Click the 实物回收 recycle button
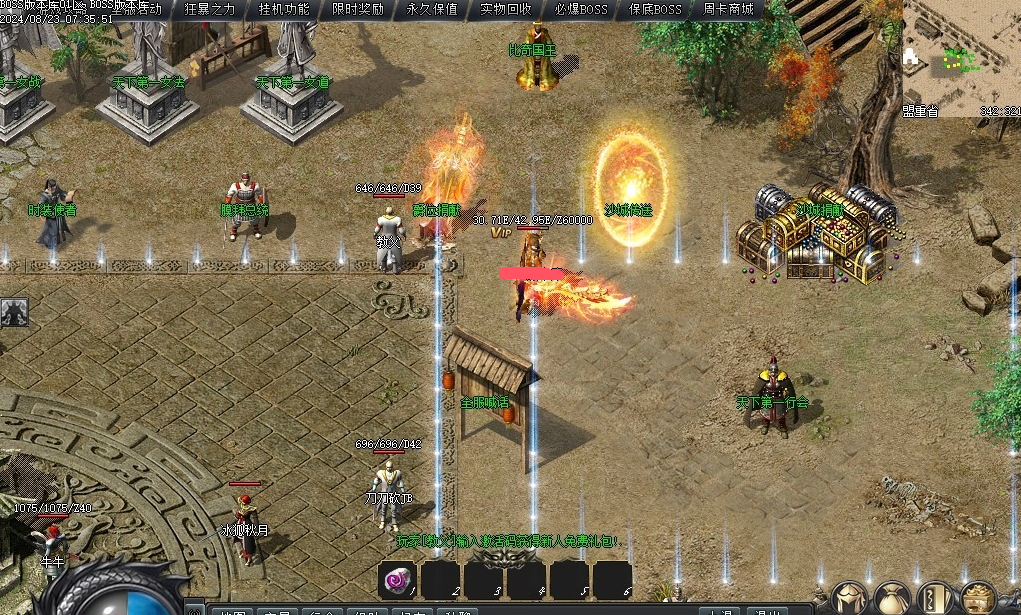The width and height of the screenshot is (1021, 615). pyautogui.click(x=506, y=10)
